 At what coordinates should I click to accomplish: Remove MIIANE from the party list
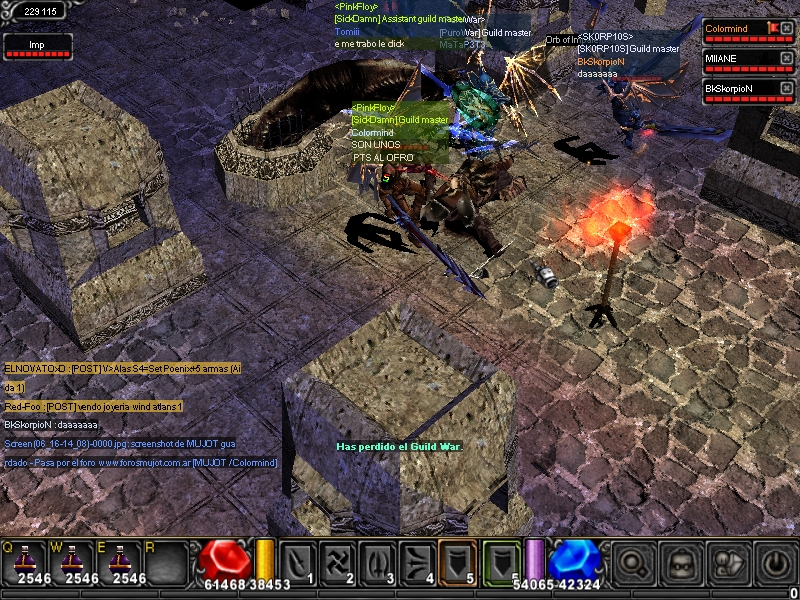(786, 59)
